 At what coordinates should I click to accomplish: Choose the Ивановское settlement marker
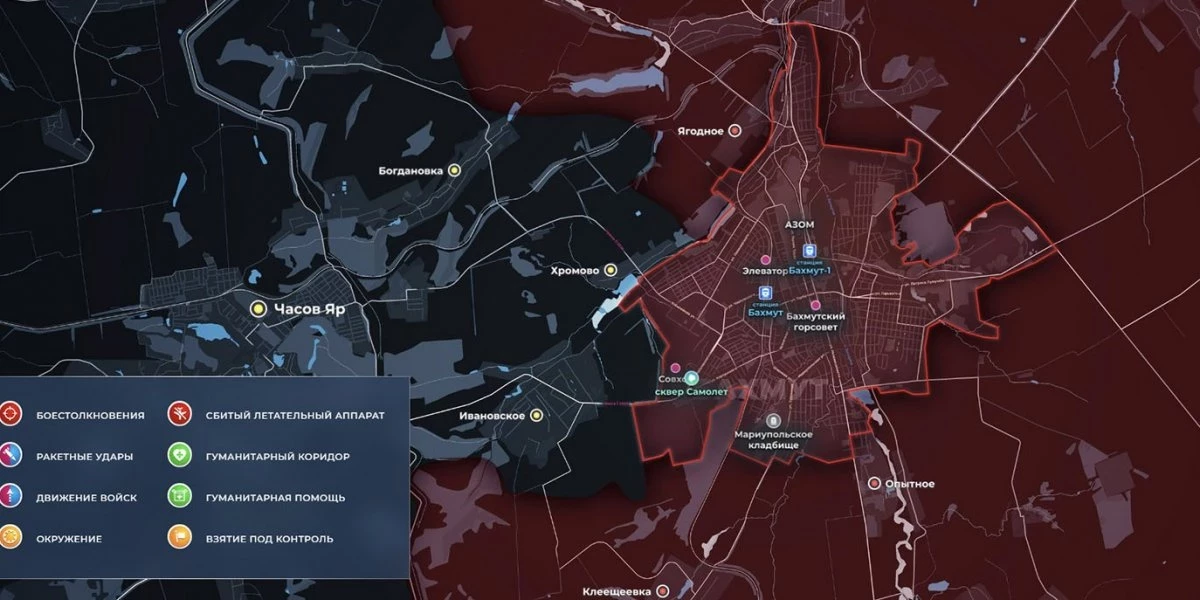[536, 415]
